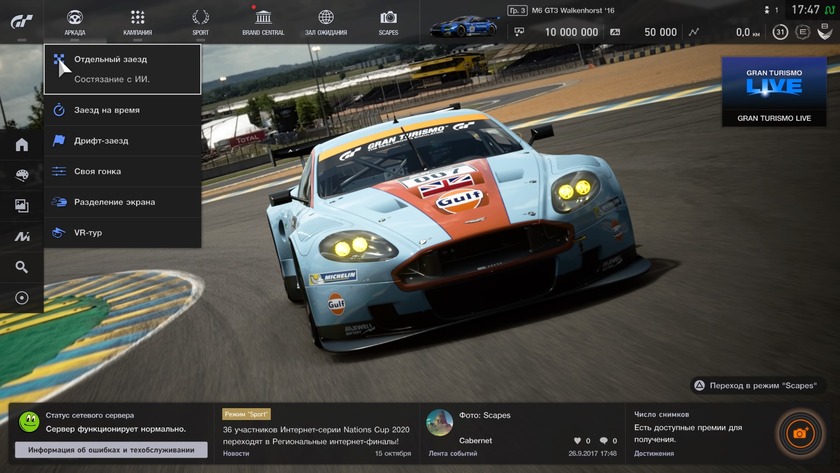
Task: Open the Sport mode tab
Action: pos(200,21)
